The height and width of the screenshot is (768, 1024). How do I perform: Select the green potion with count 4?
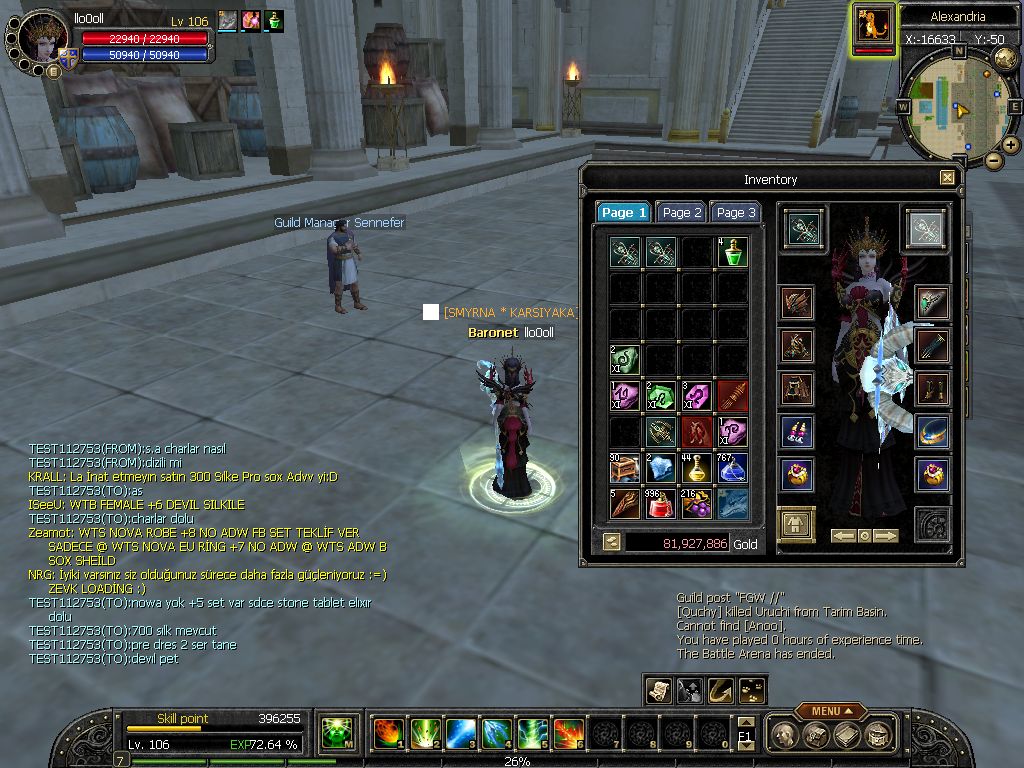[732, 252]
